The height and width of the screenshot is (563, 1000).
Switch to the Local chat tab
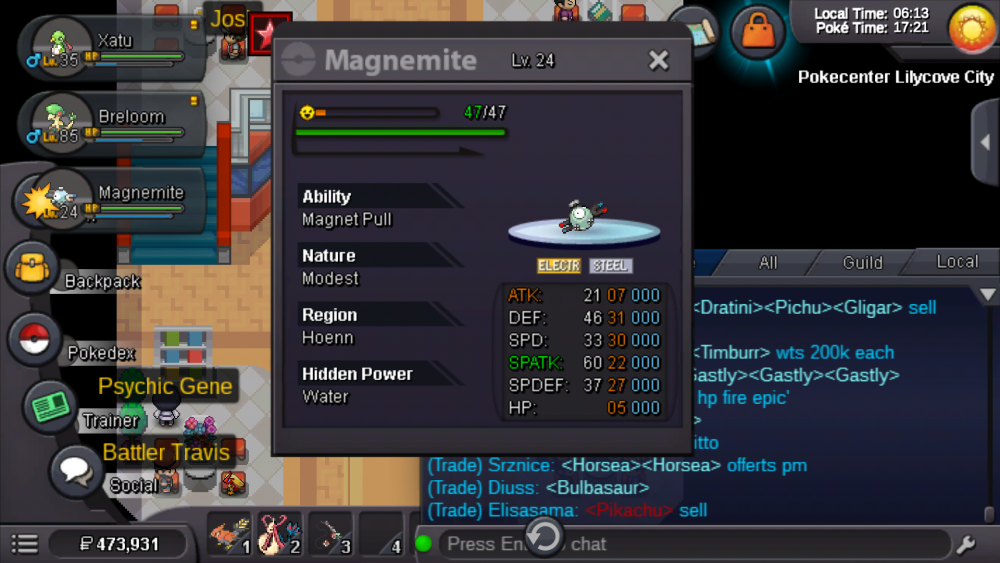(x=956, y=262)
